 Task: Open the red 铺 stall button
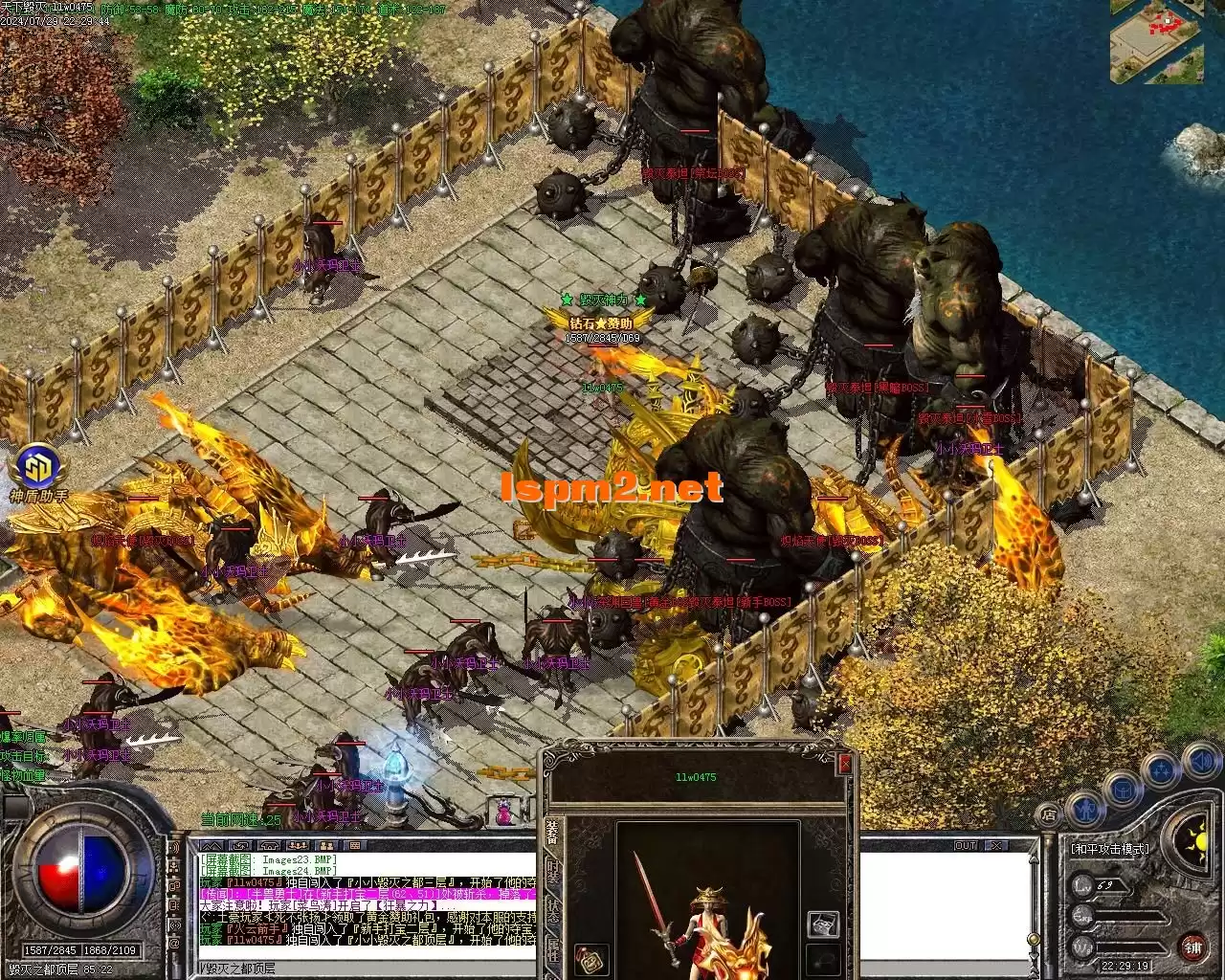point(1192,948)
